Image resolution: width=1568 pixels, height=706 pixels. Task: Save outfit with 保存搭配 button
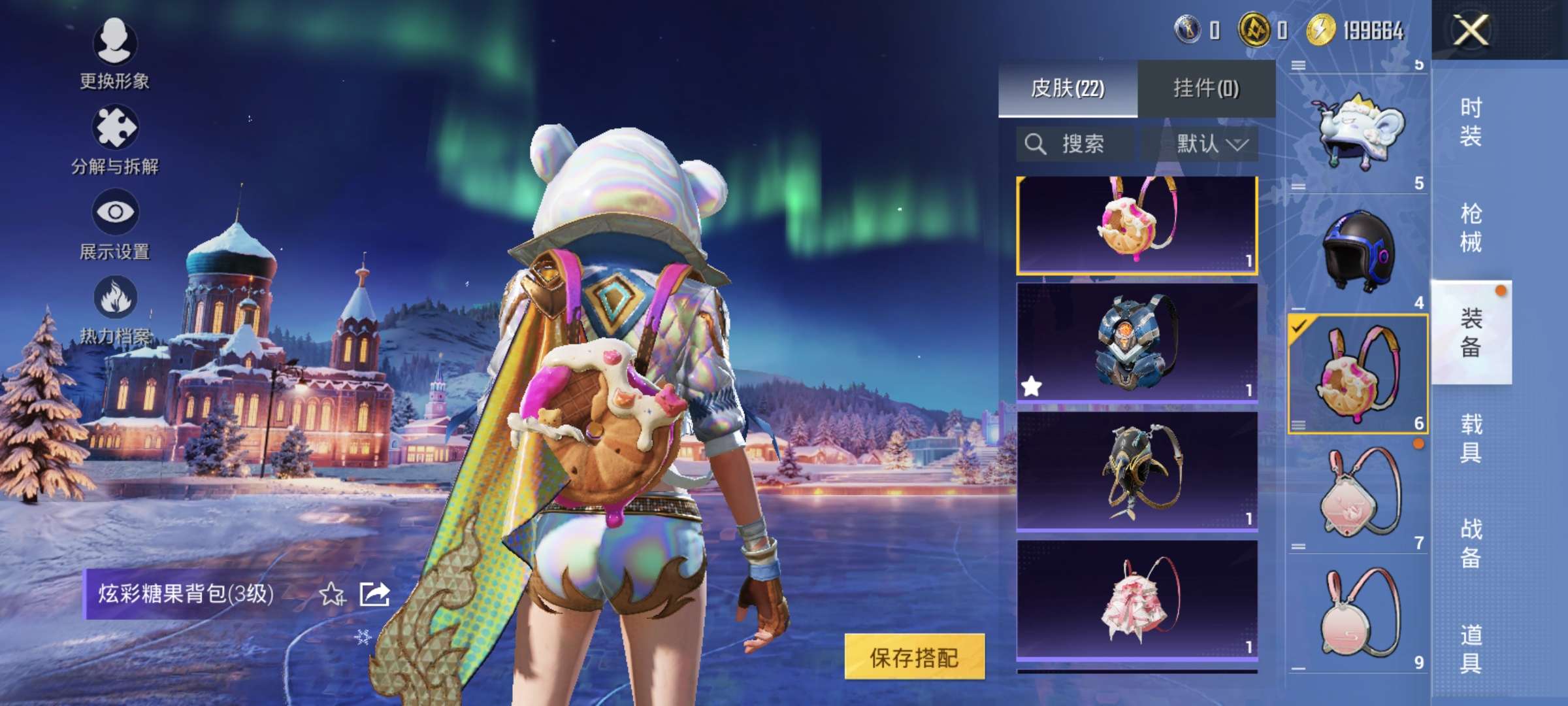pos(914,657)
